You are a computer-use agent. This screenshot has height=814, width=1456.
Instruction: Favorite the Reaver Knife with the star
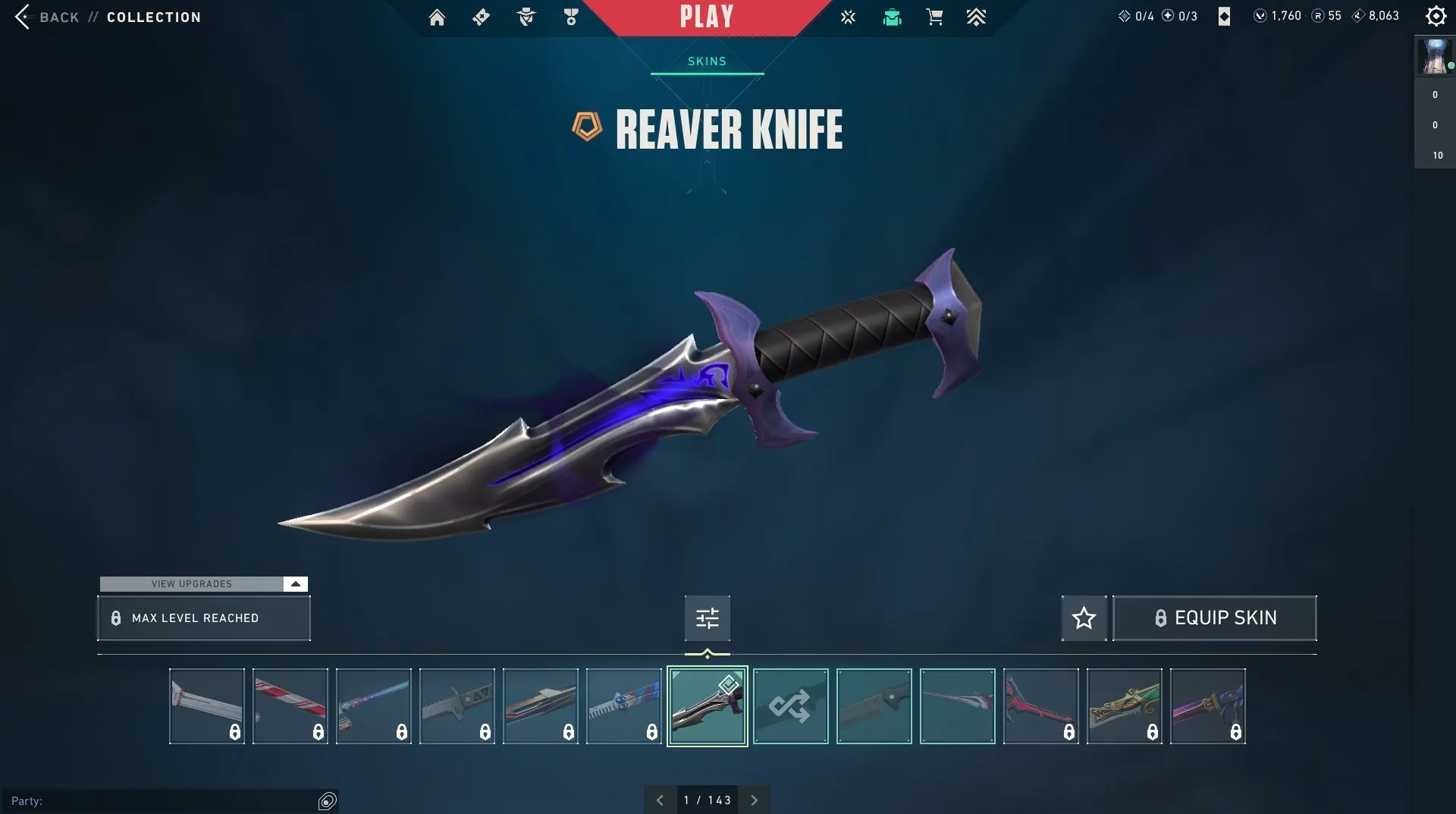[1084, 618]
